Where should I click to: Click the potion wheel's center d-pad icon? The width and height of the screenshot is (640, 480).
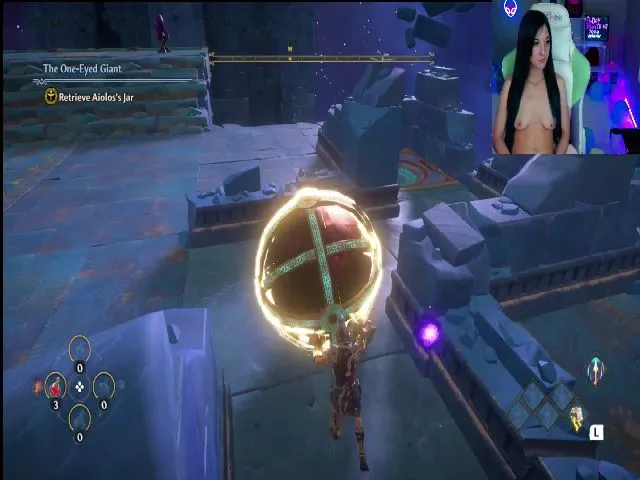[x=80, y=385]
